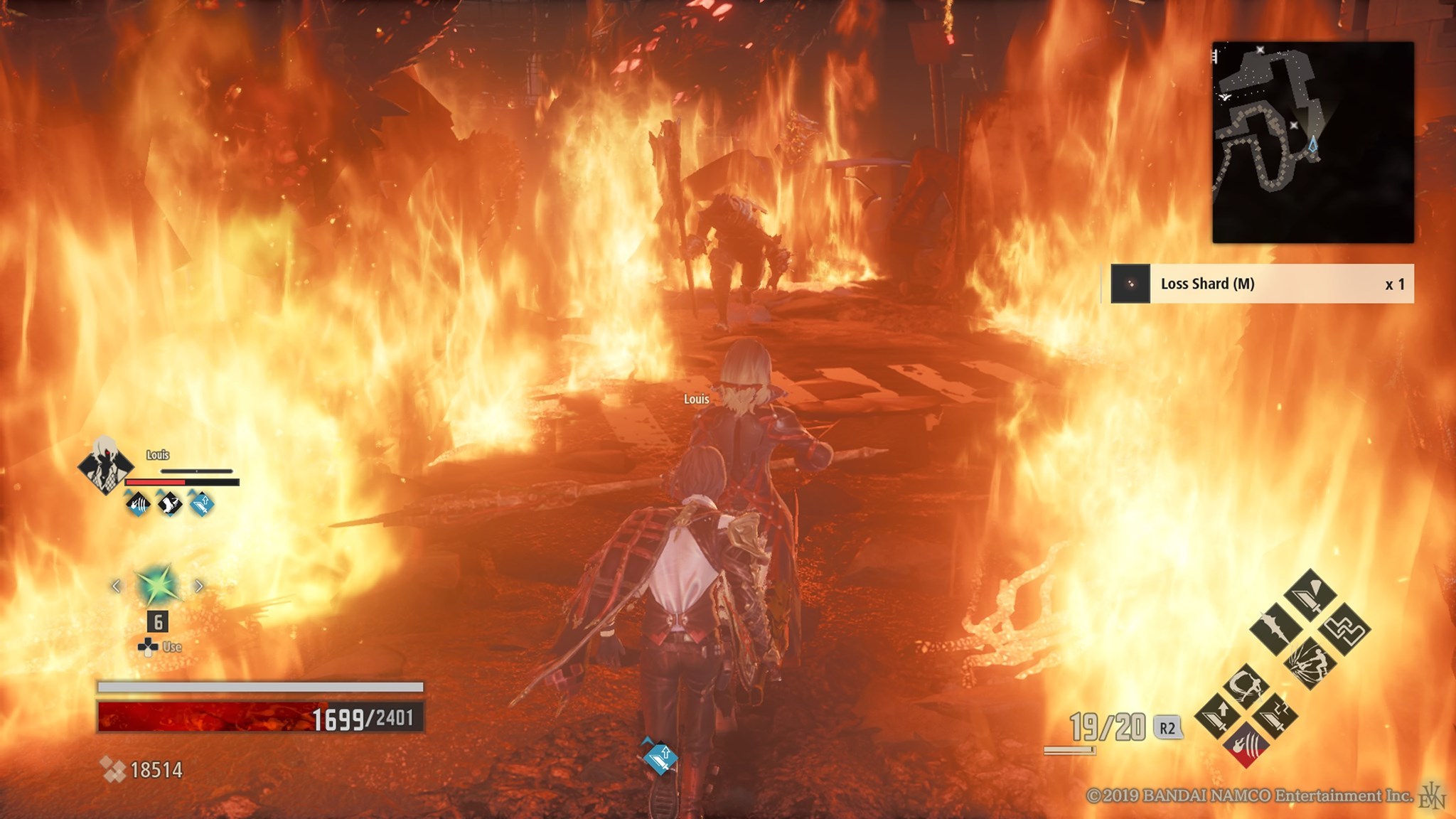1456x819 pixels.
Task: Activate the lunging warrior strike gift
Action: (x=1310, y=663)
